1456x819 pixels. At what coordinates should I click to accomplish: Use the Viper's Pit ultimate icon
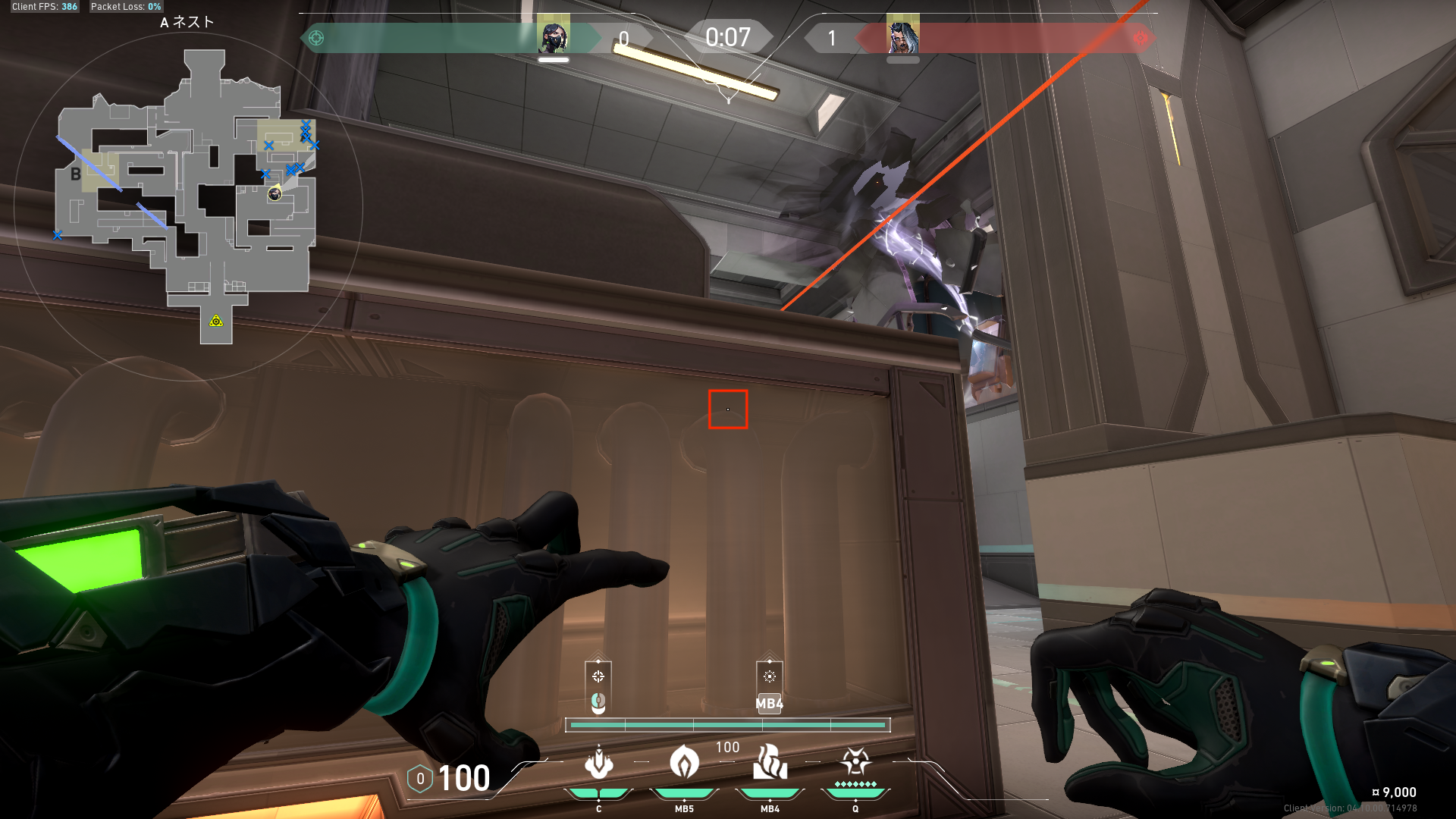pyautogui.click(x=855, y=762)
